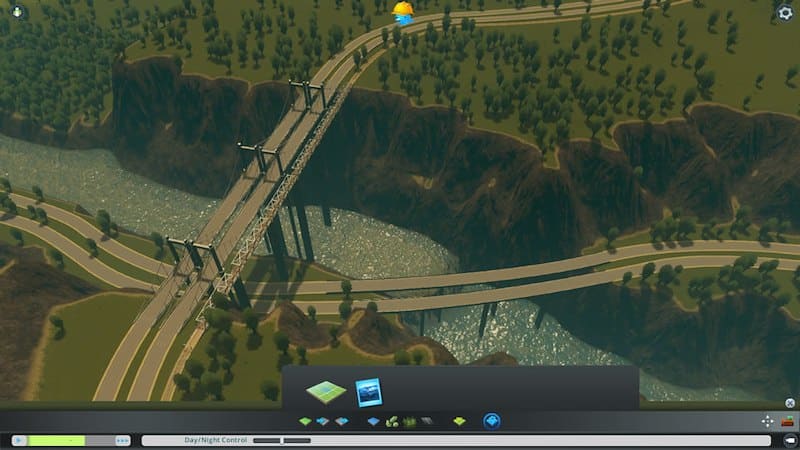Change simulation speed with arrows button

pyautogui.click(x=122, y=440)
